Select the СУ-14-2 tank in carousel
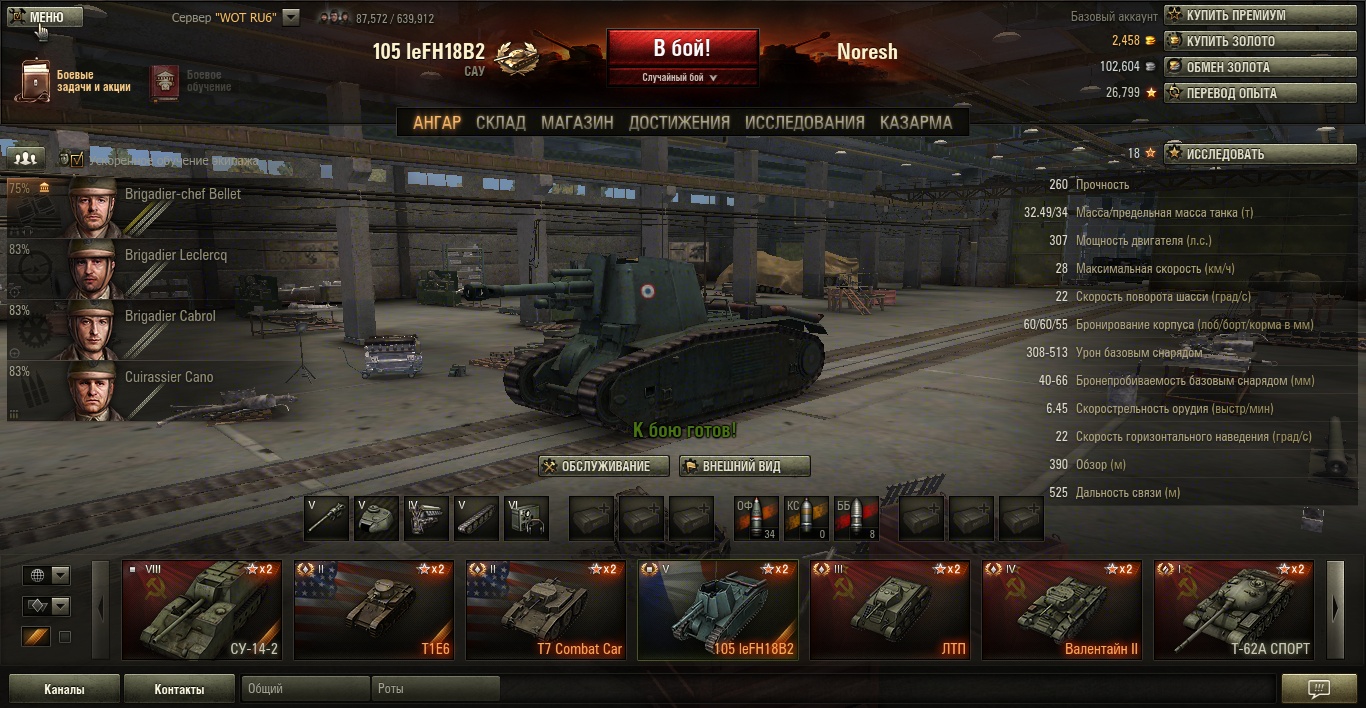 pyautogui.click(x=202, y=610)
